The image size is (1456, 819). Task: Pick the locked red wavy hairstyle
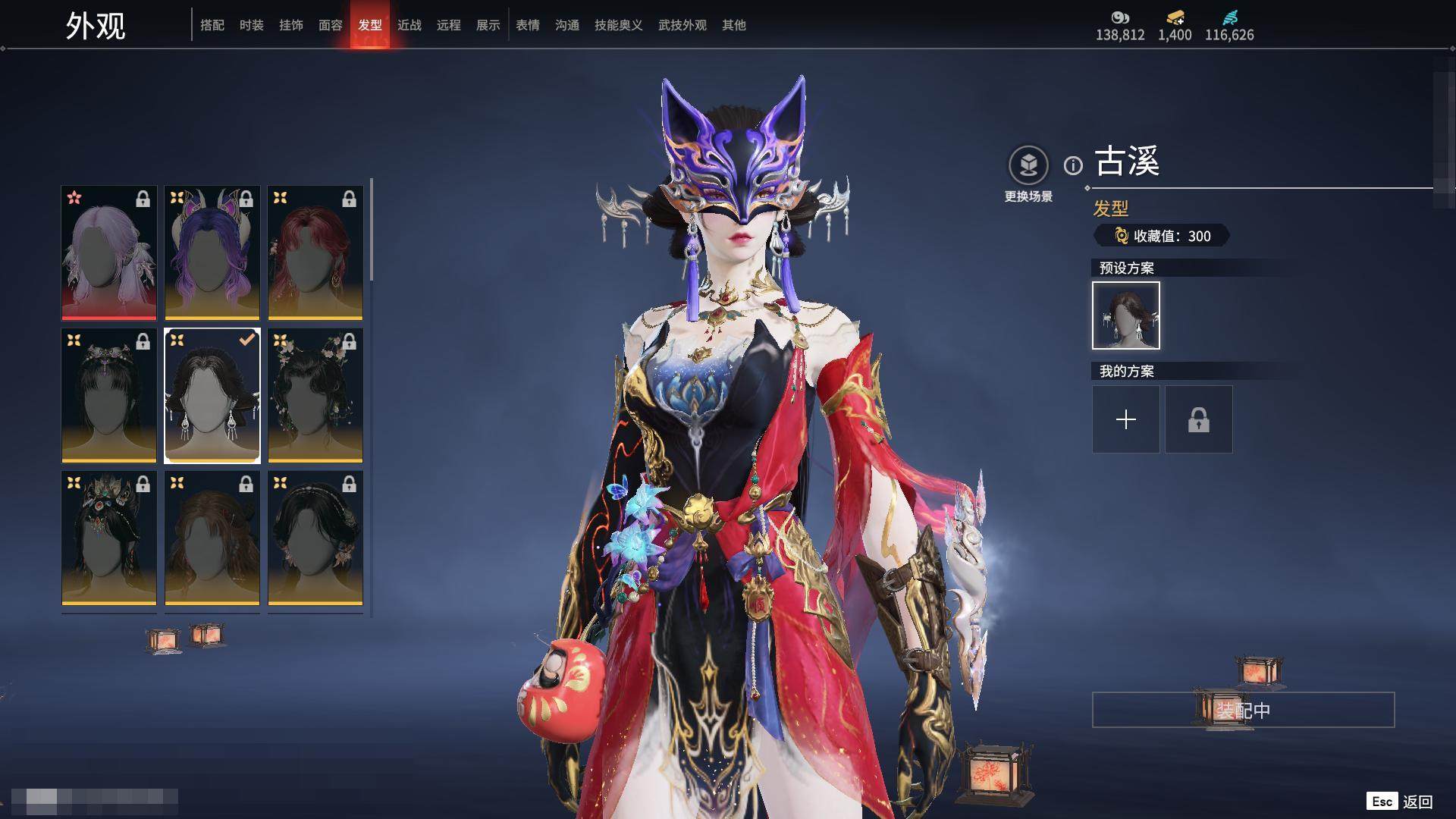tap(315, 253)
